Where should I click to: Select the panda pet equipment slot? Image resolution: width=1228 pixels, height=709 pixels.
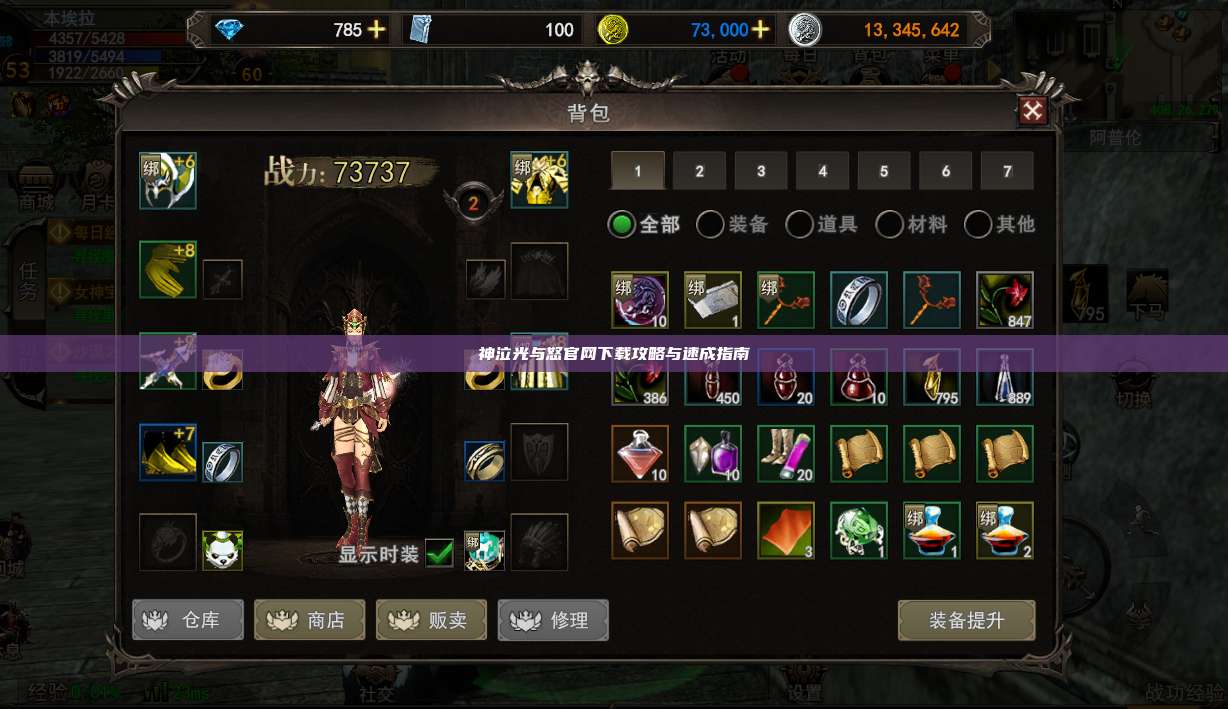tap(222, 550)
